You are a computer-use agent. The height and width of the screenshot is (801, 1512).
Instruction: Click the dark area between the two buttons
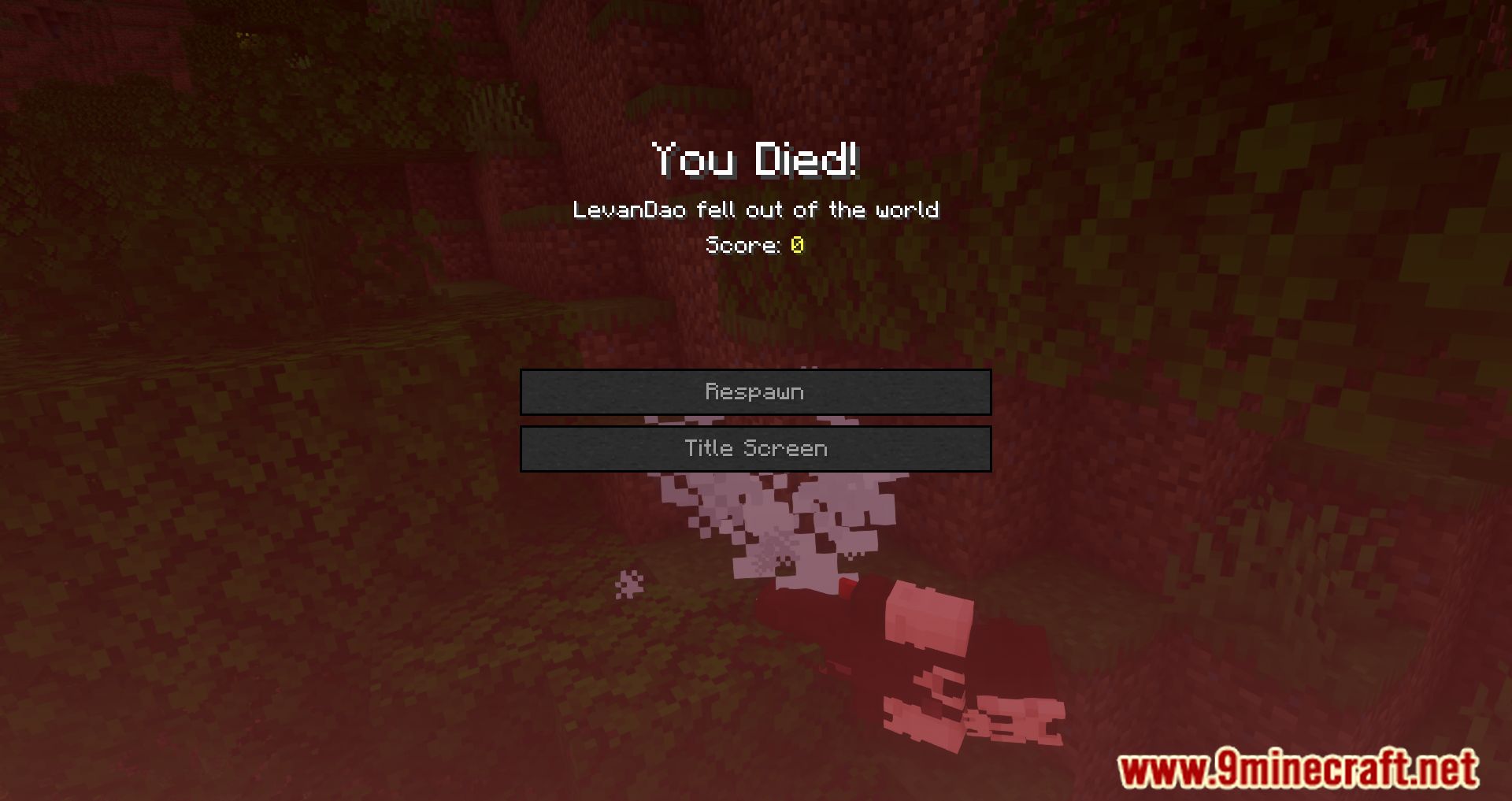(x=754, y=420)
